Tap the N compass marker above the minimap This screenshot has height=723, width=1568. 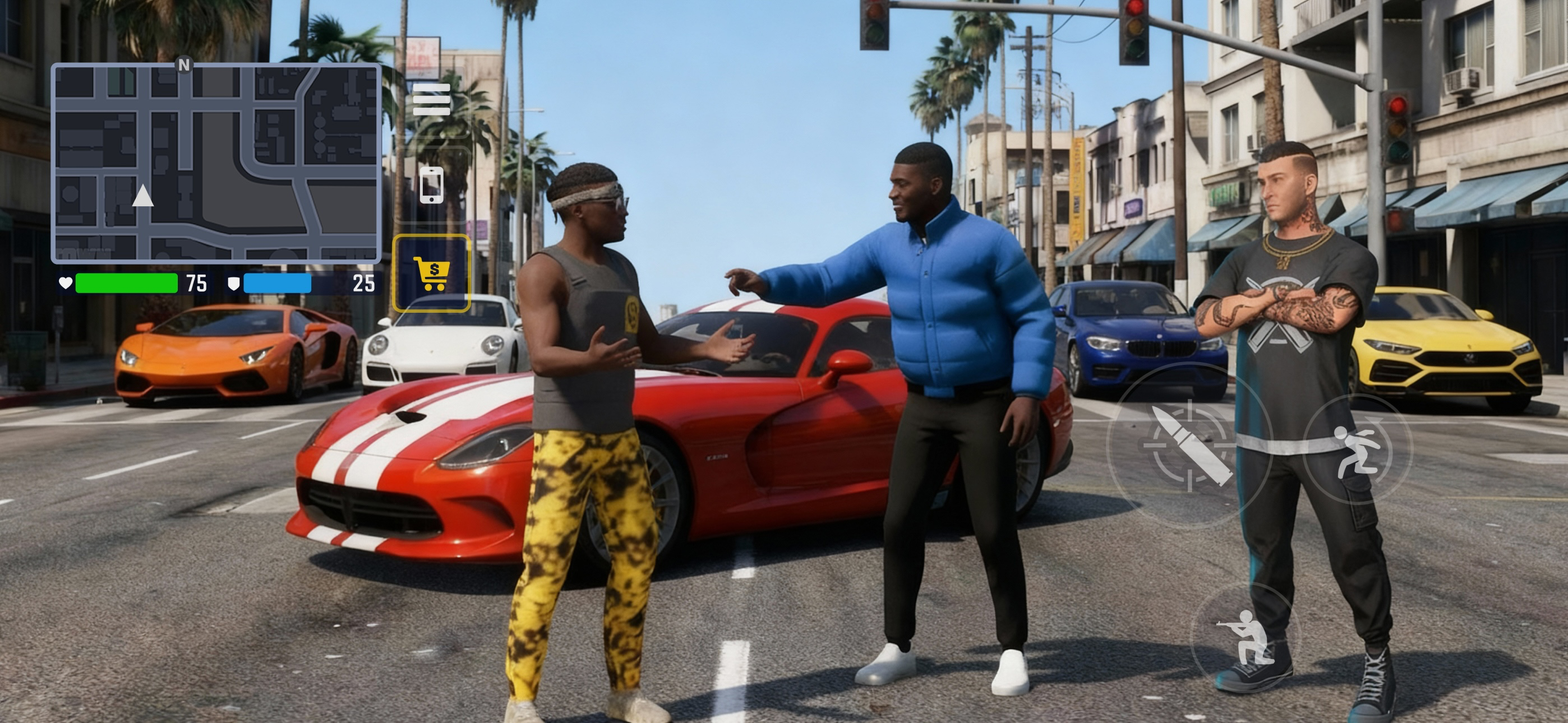click(185, 64)
